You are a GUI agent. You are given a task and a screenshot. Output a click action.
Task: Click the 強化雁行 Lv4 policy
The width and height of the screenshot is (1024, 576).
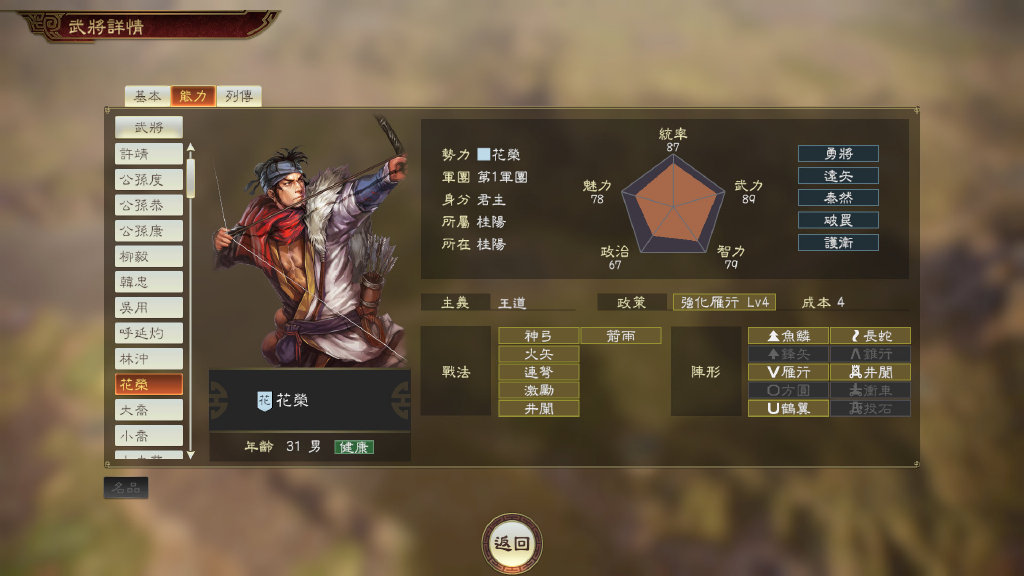pyautogui.click(x=725, y=302)
